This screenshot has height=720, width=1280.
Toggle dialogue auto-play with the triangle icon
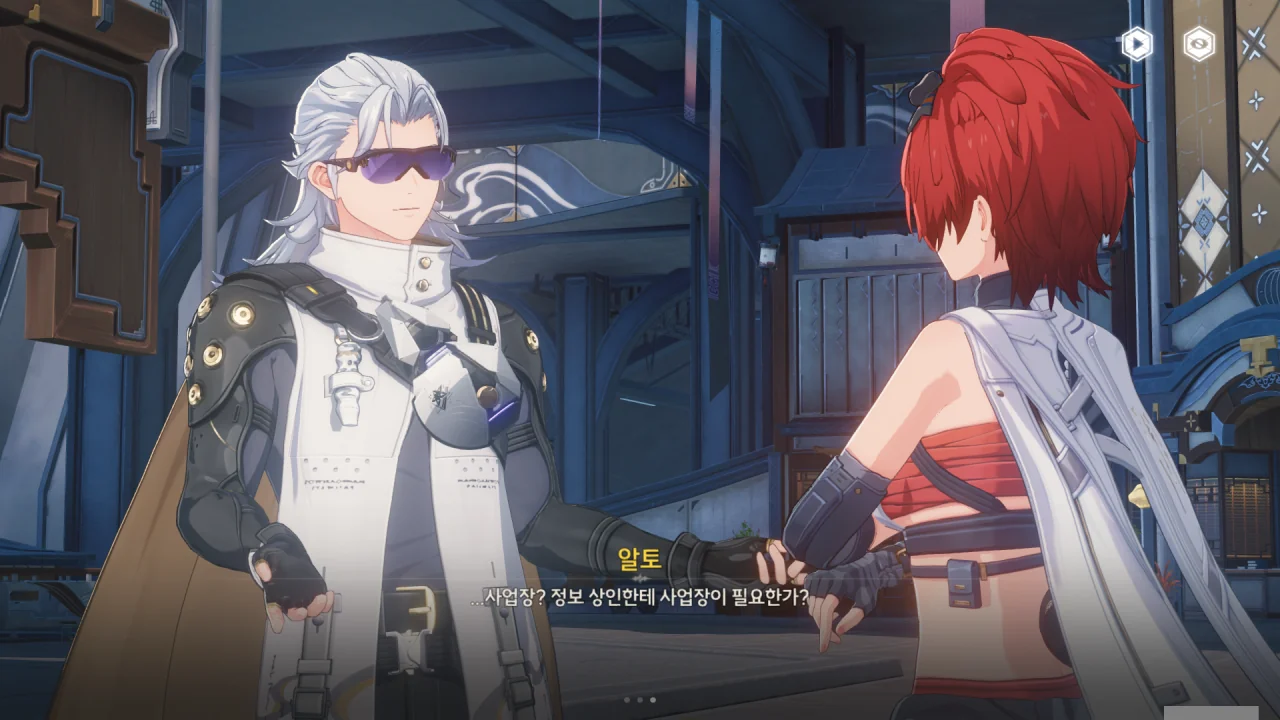pyautogui.click(x=1137, y=44)
